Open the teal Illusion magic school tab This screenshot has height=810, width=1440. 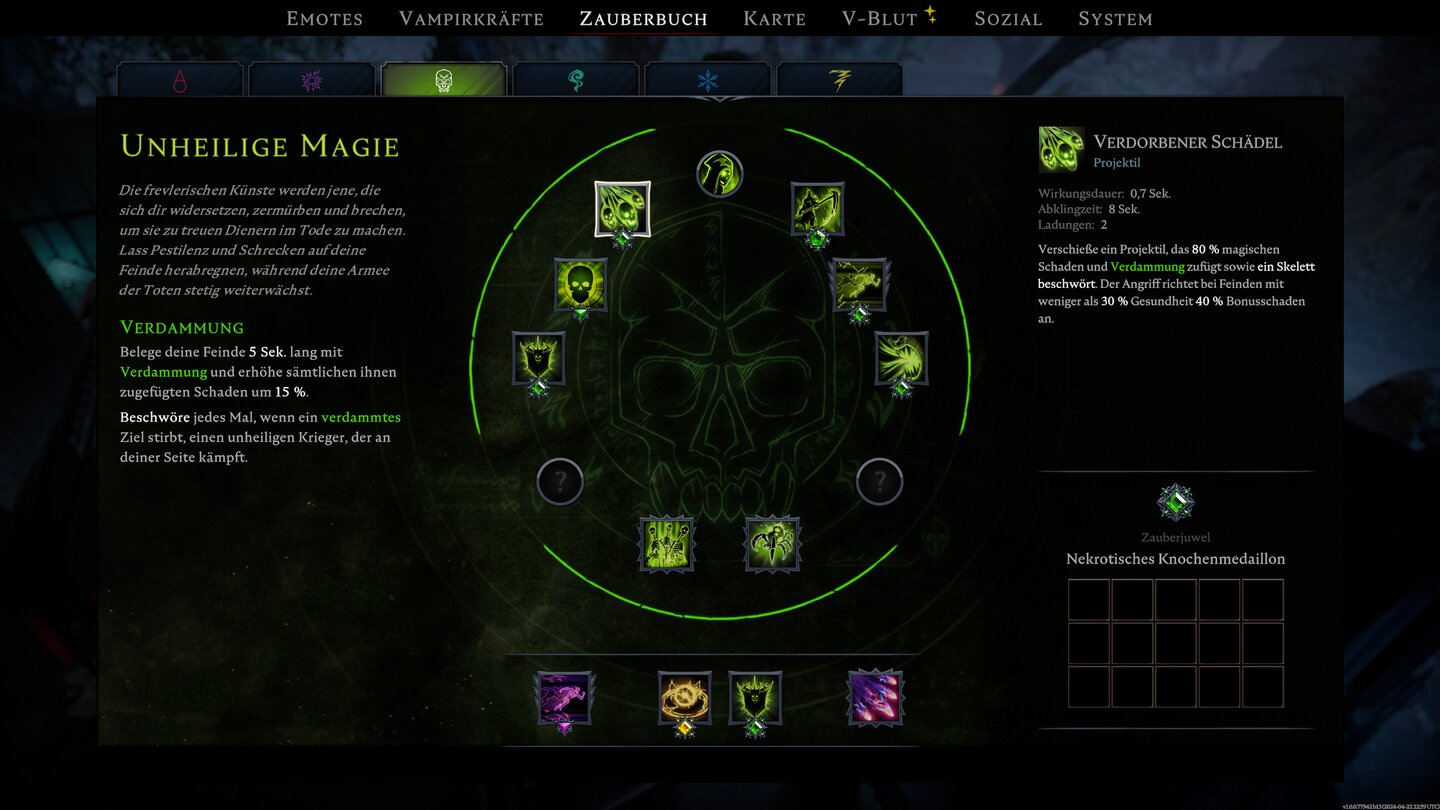click(x=577, y=80)
